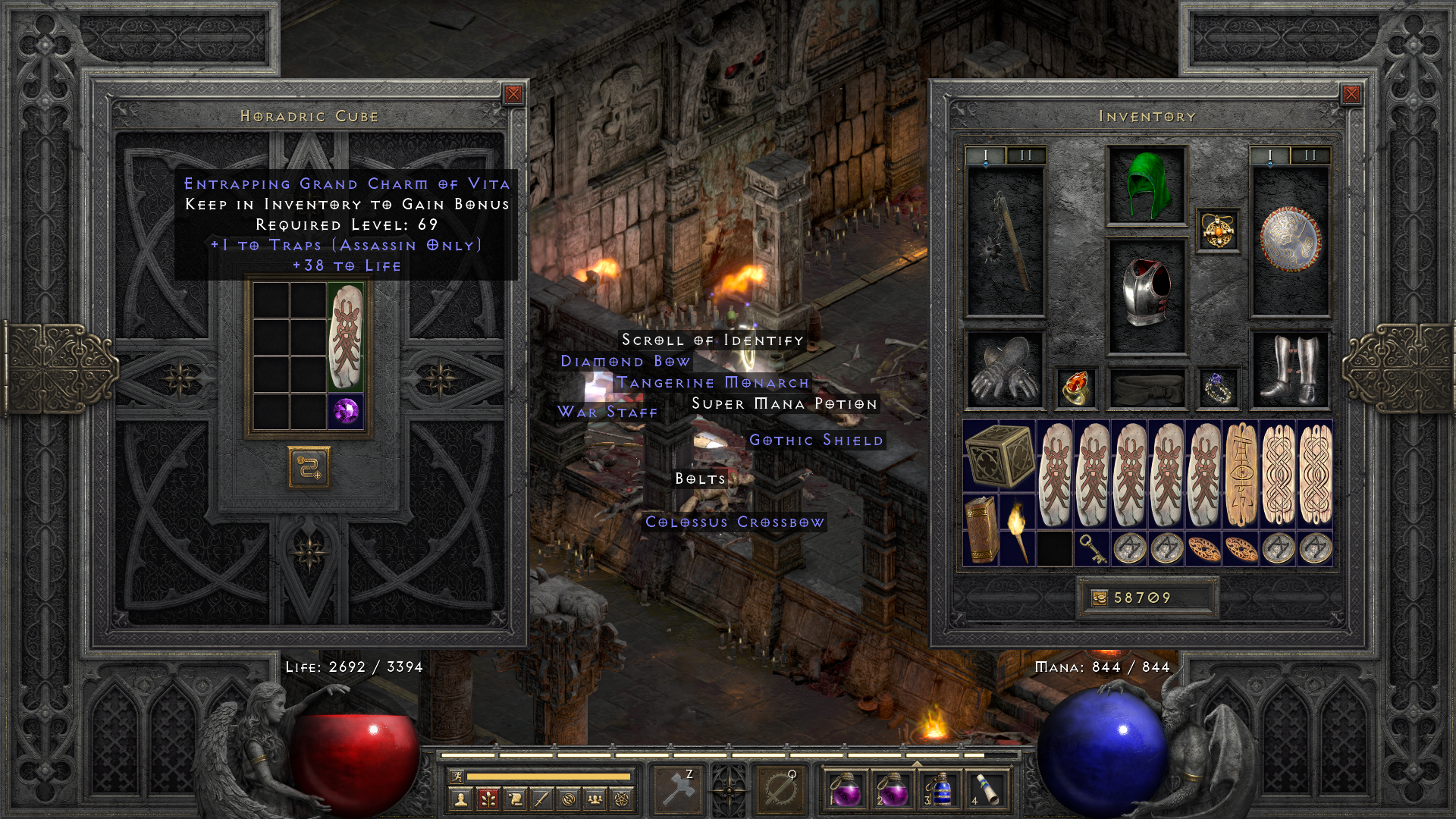The width and height of the screenshot is (1456, 819).
Task: Select the green hood helmet slot
Action: click(1146, 186)
